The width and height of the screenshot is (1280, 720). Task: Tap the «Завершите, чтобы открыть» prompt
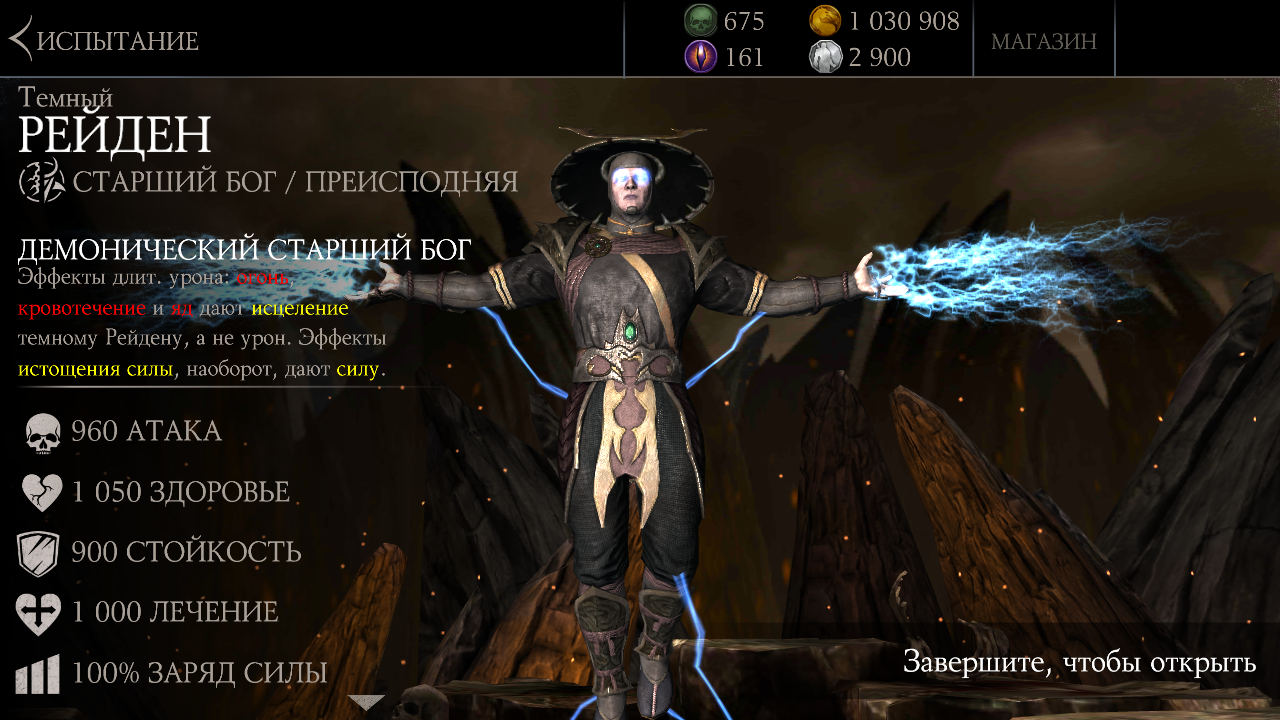[1079, 662]
